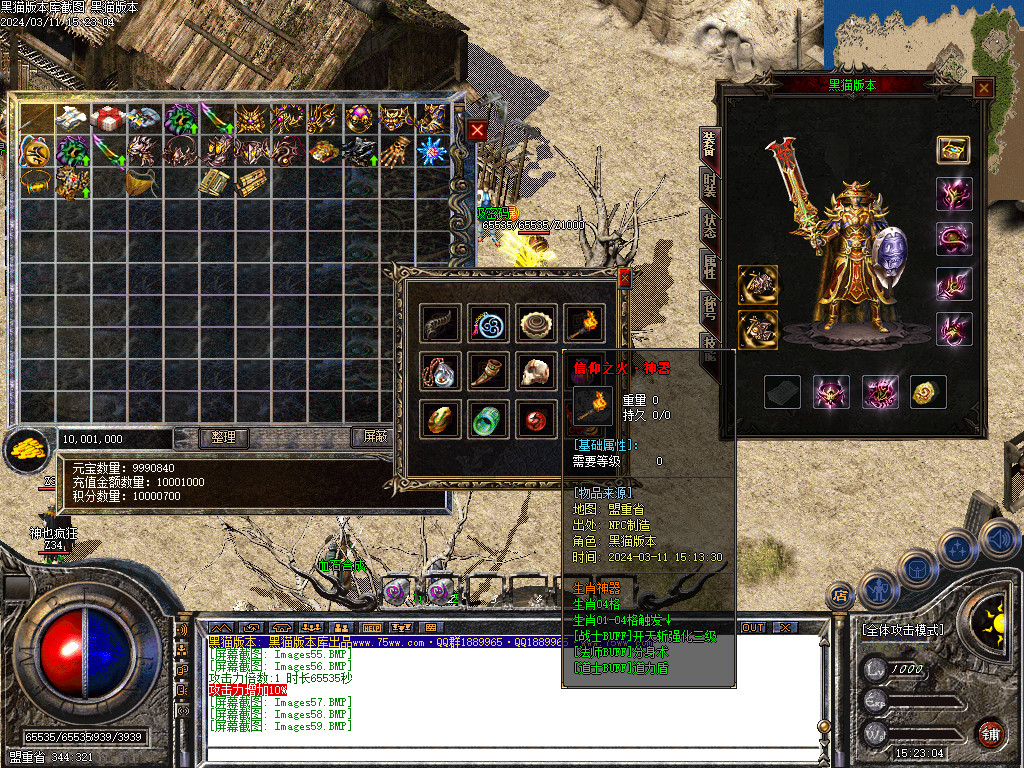Click the 铺 shop button

989,733
